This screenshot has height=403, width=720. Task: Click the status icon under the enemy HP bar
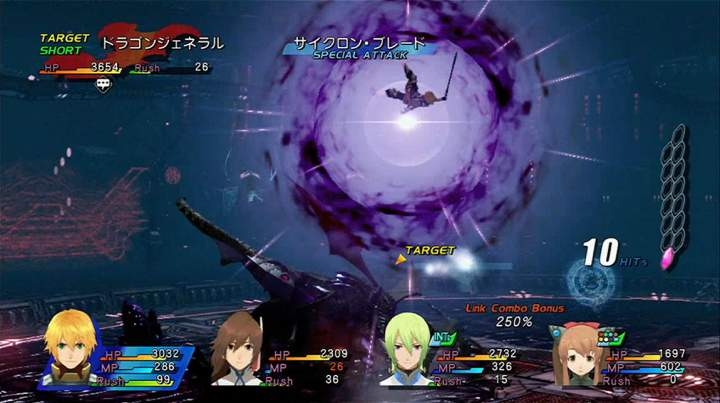pos(102,84)
